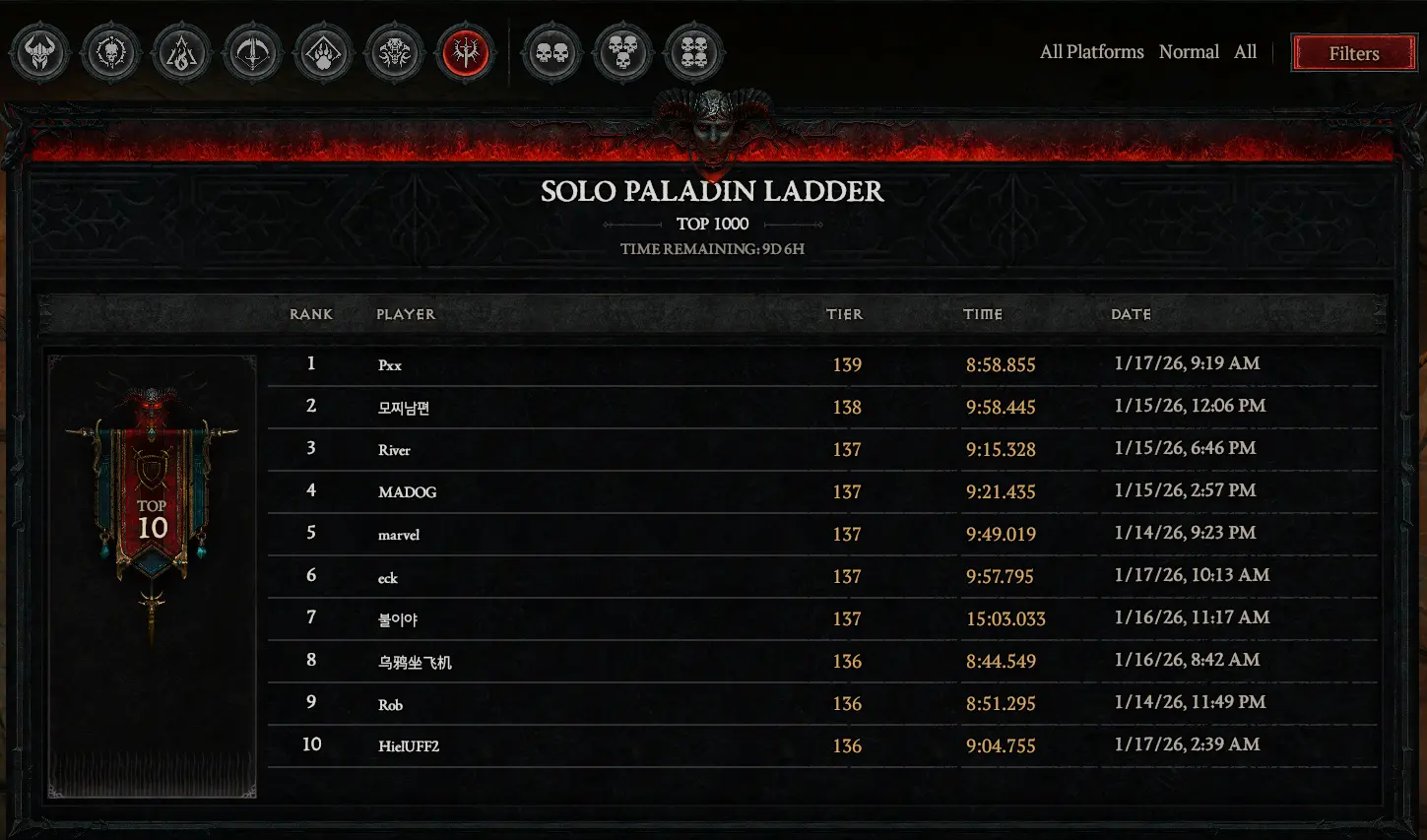Choose the Sorcerer flame triangle class icon

tap(181, 53)
